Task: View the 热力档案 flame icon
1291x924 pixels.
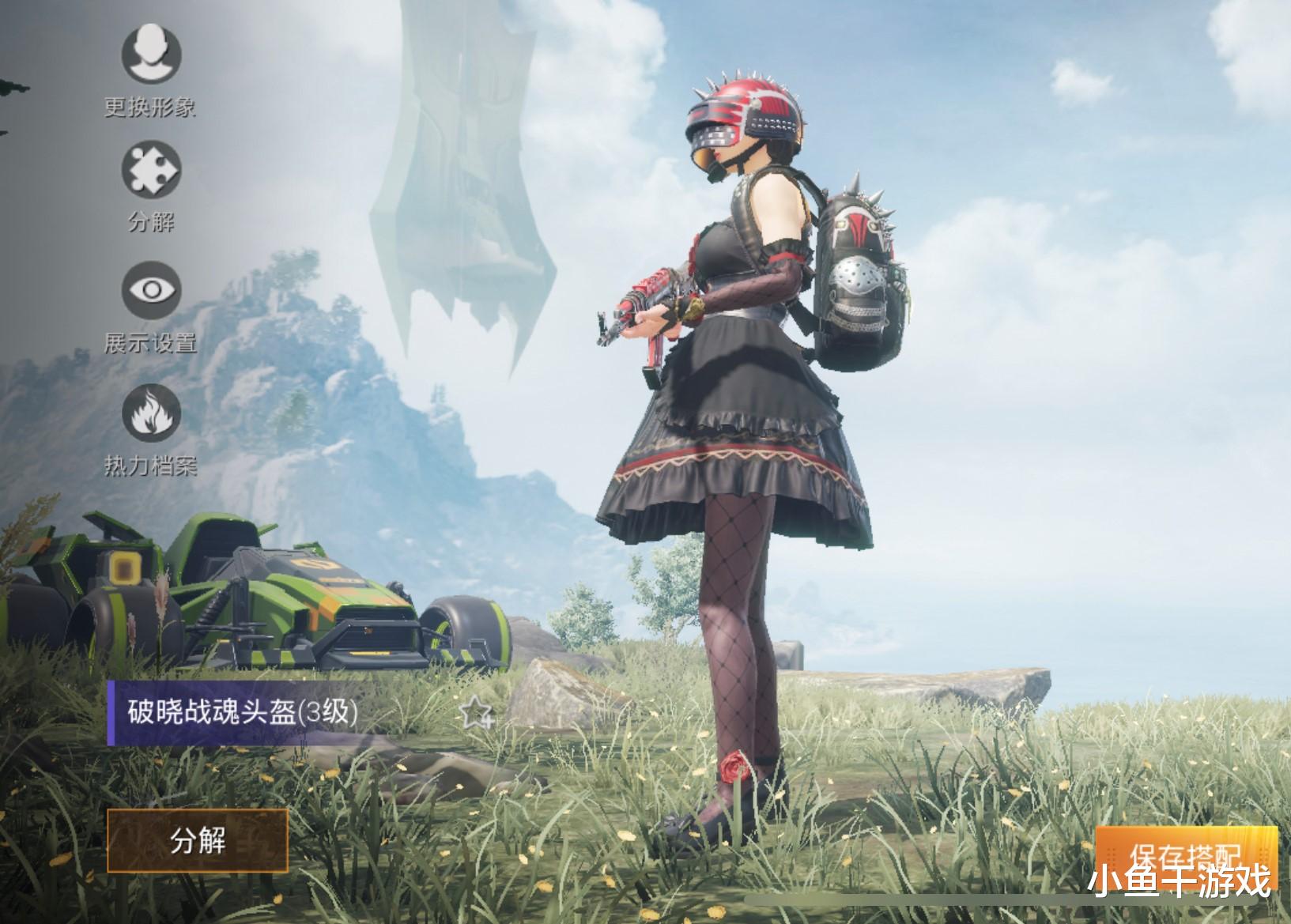Action: (150, 412)
